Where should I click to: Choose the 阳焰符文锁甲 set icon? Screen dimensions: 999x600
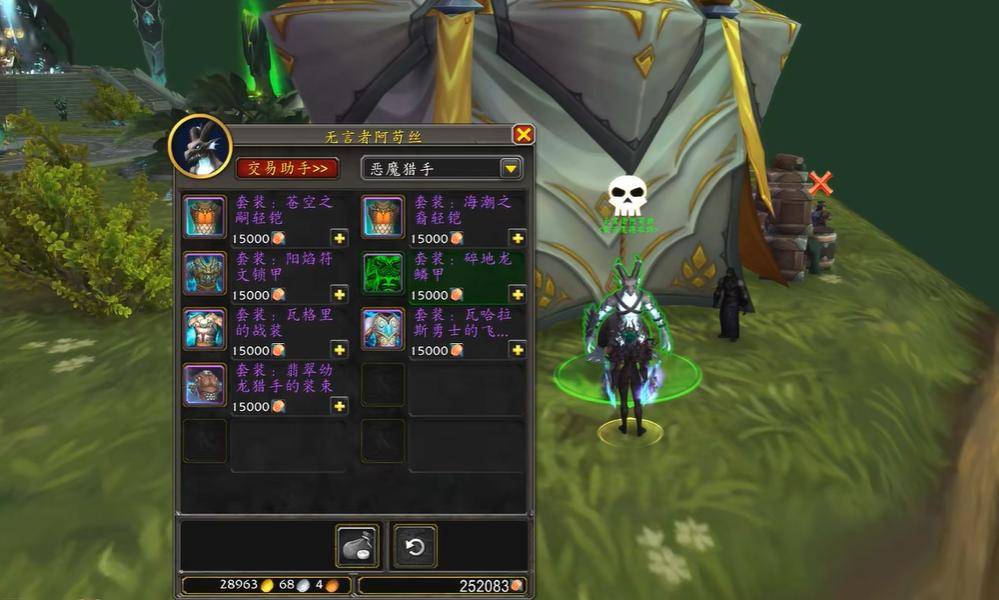pos(204,273)
